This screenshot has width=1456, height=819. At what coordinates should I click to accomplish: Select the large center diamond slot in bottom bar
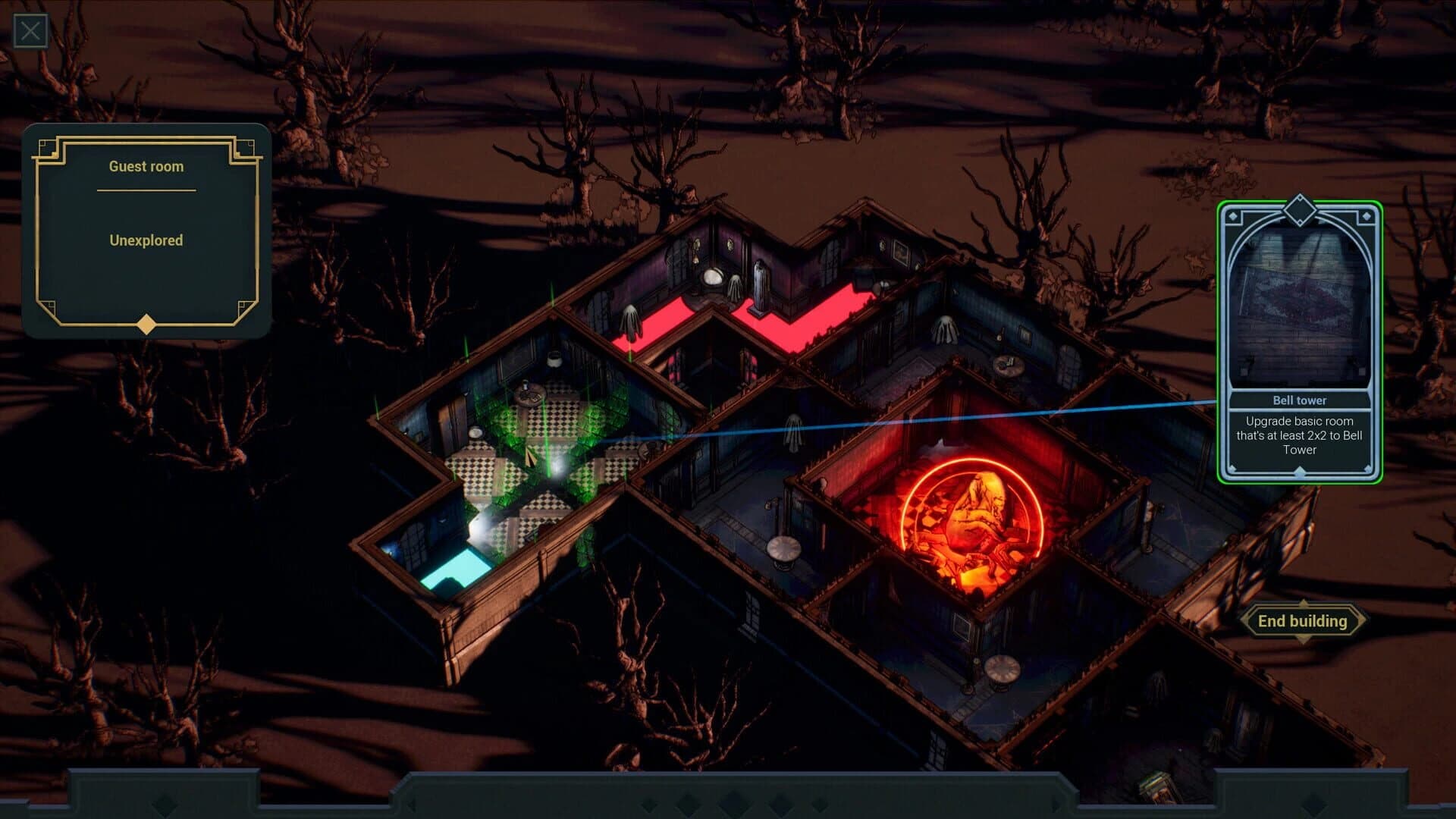click(735, 802)
